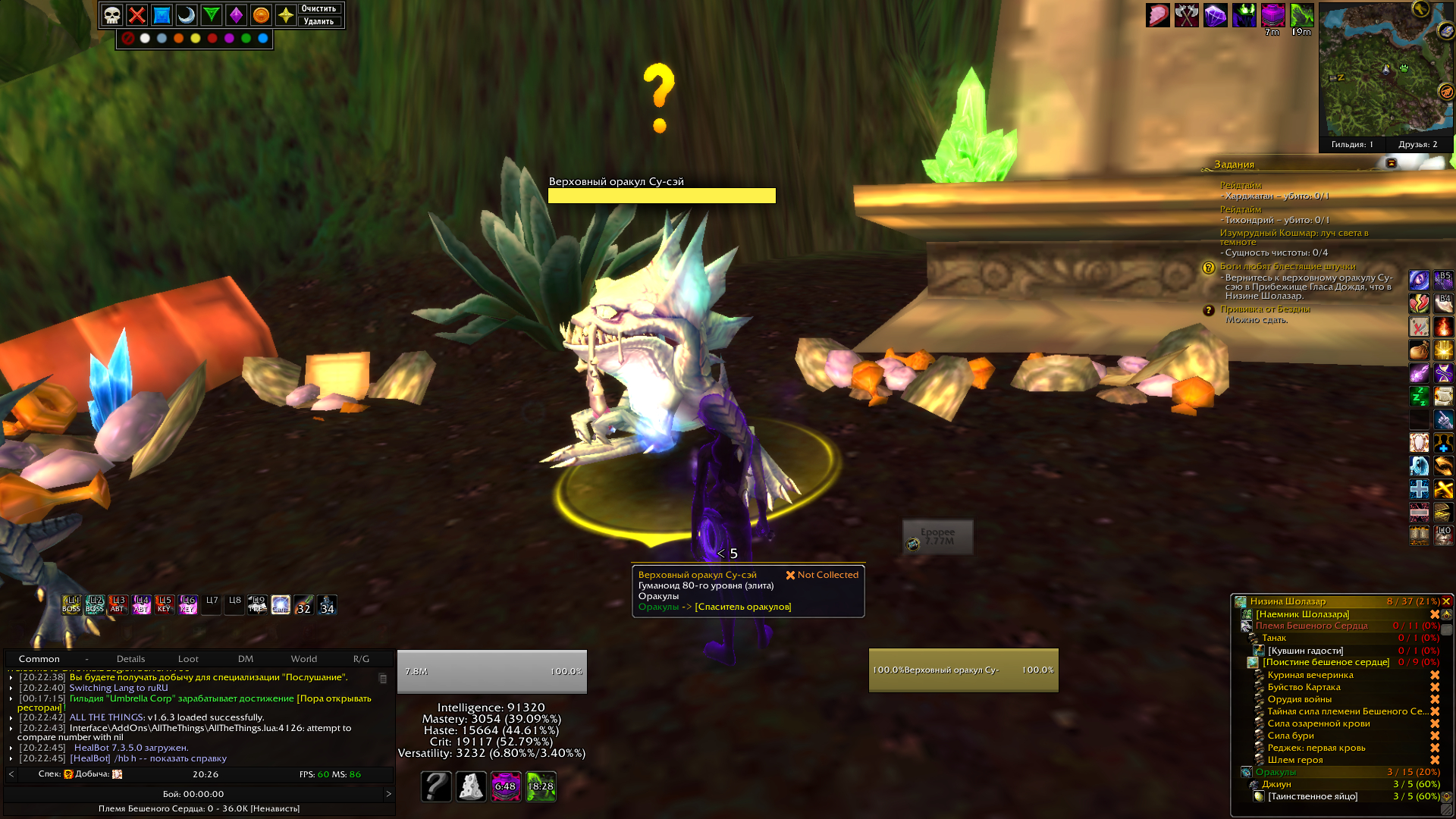Switch to the World chat tab
Image resolution: width=1456 pixels, height=819 pixels.
[303, 659]
